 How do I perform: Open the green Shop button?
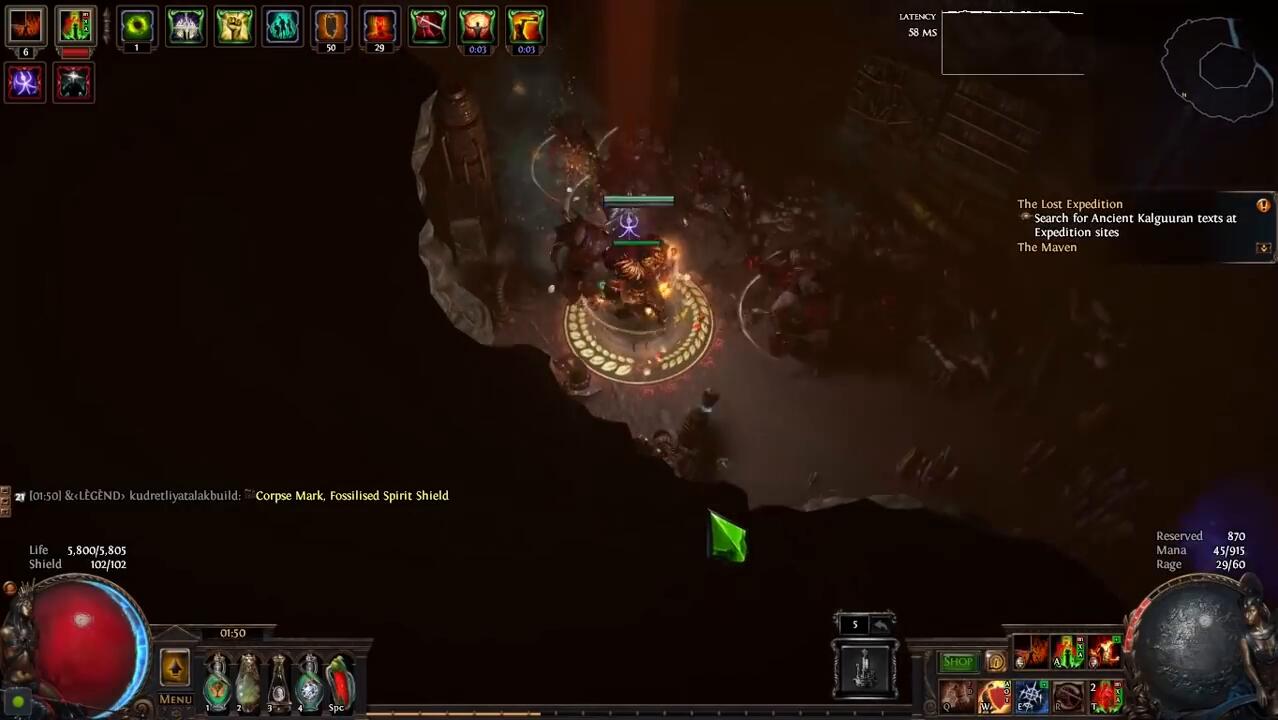click(957, 662)
